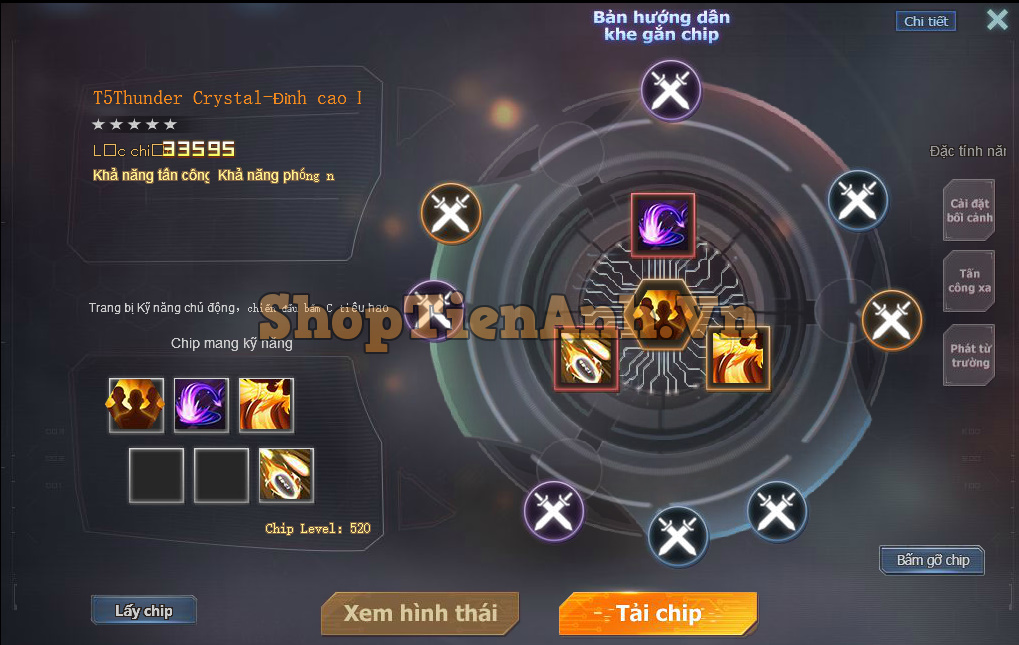This screenshot has height=645, width=1019.
Task: Click the central hexagon chip on the circuit
Action: pos(662,313)
